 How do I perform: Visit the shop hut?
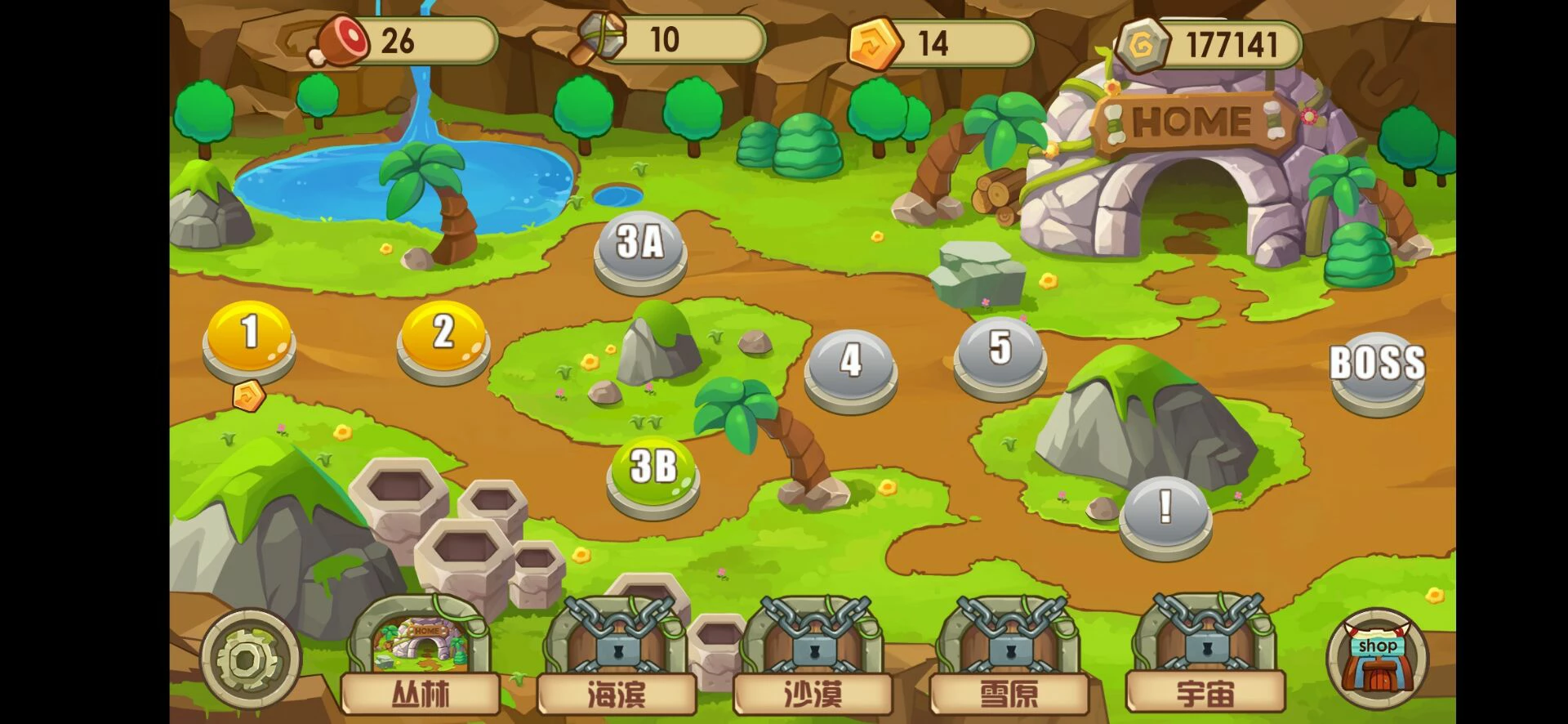(x=1377, y=659)
